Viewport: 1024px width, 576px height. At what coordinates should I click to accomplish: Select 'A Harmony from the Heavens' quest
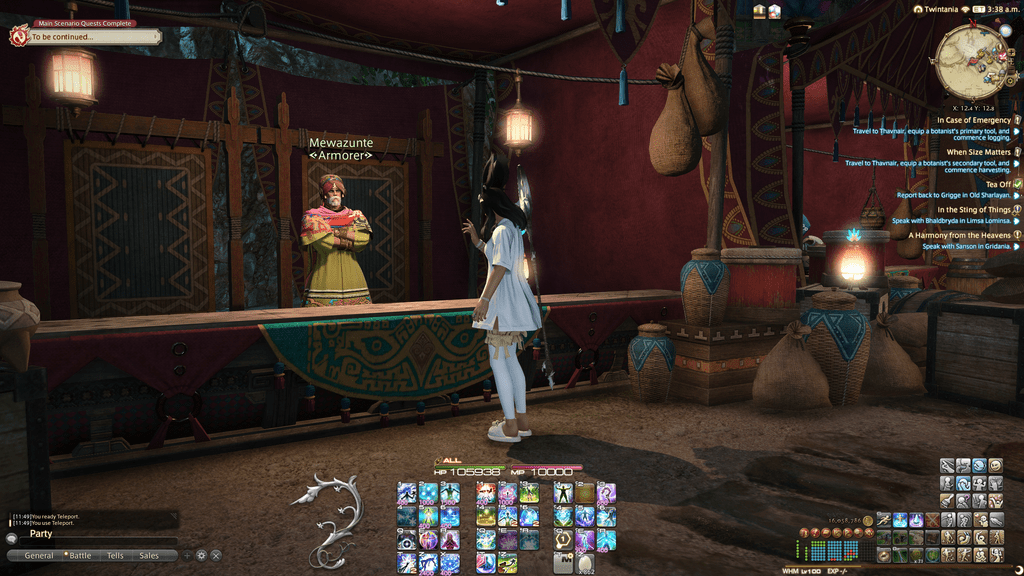[959, 235]
